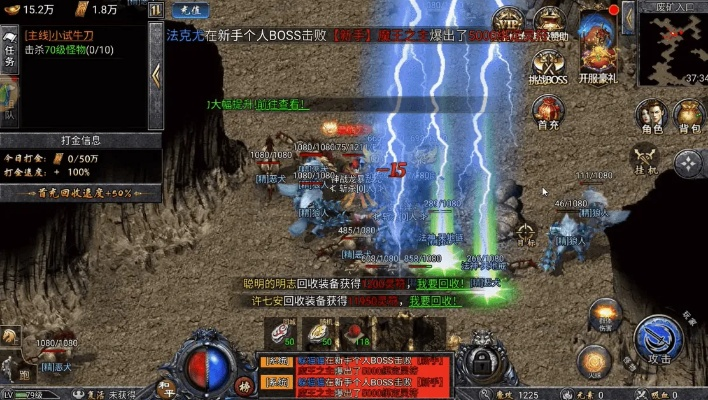Open the 首充 first recharge bag
The image size is (708, 400).
coord(547,111)
